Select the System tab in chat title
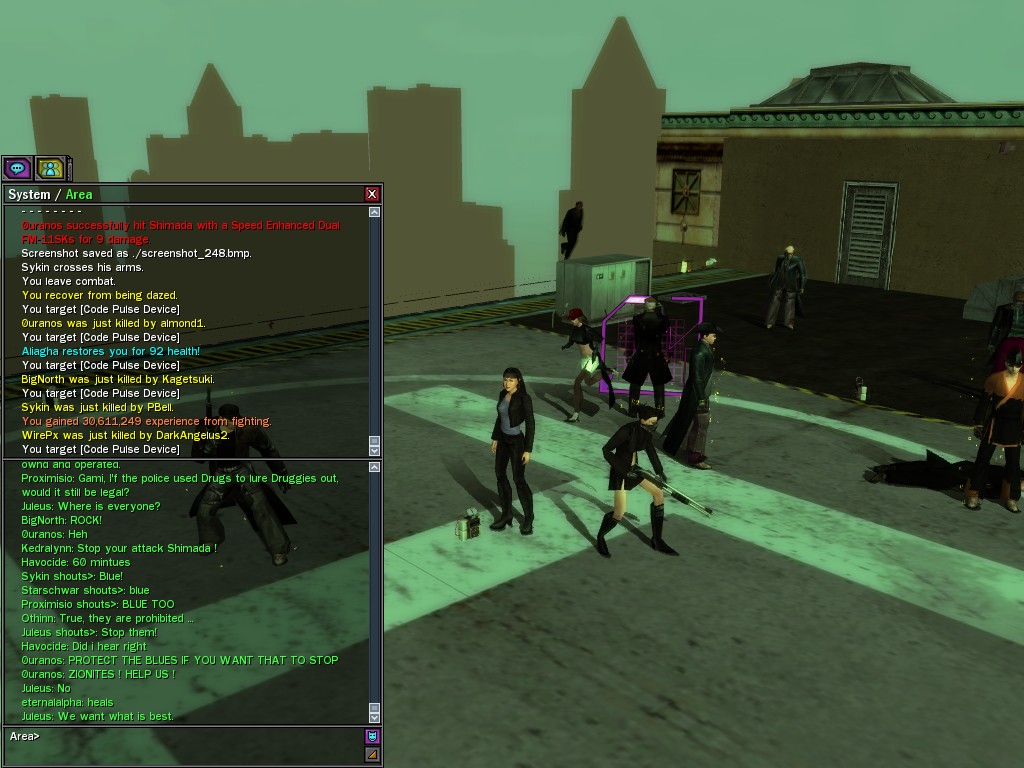The image size is (1024, 768). pos(28,194)
